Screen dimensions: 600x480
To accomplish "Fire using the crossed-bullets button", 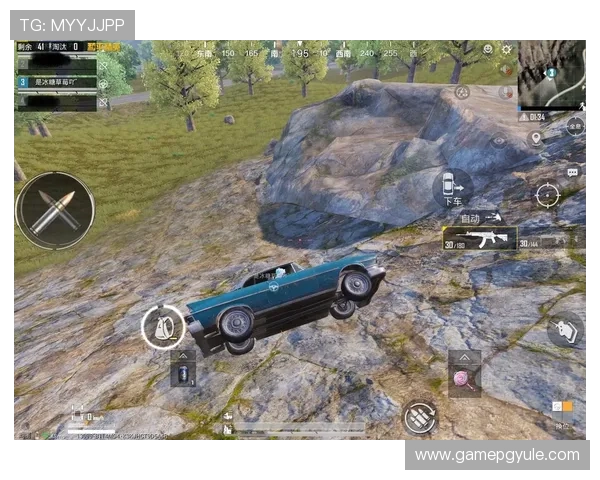I will click(55, 210).
